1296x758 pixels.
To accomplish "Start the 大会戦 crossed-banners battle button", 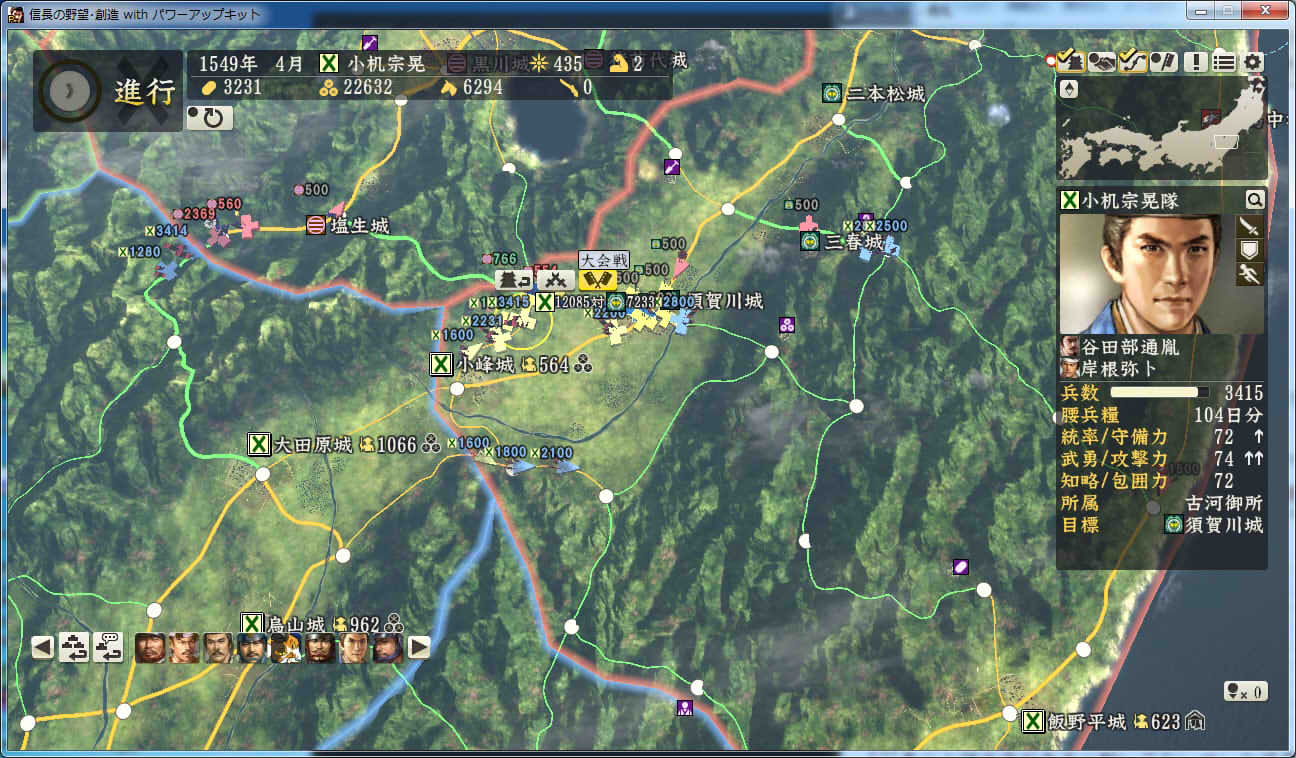I will (597, 280).
